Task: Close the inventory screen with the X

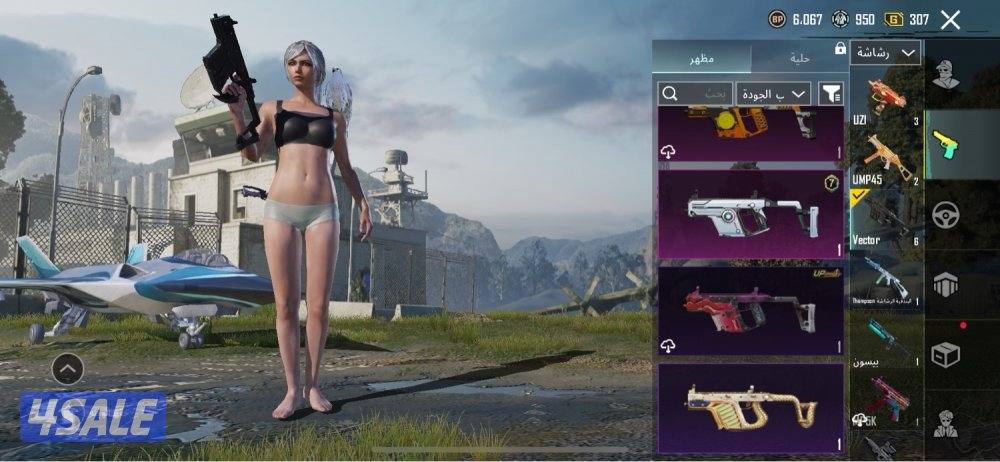Action: 950,19
